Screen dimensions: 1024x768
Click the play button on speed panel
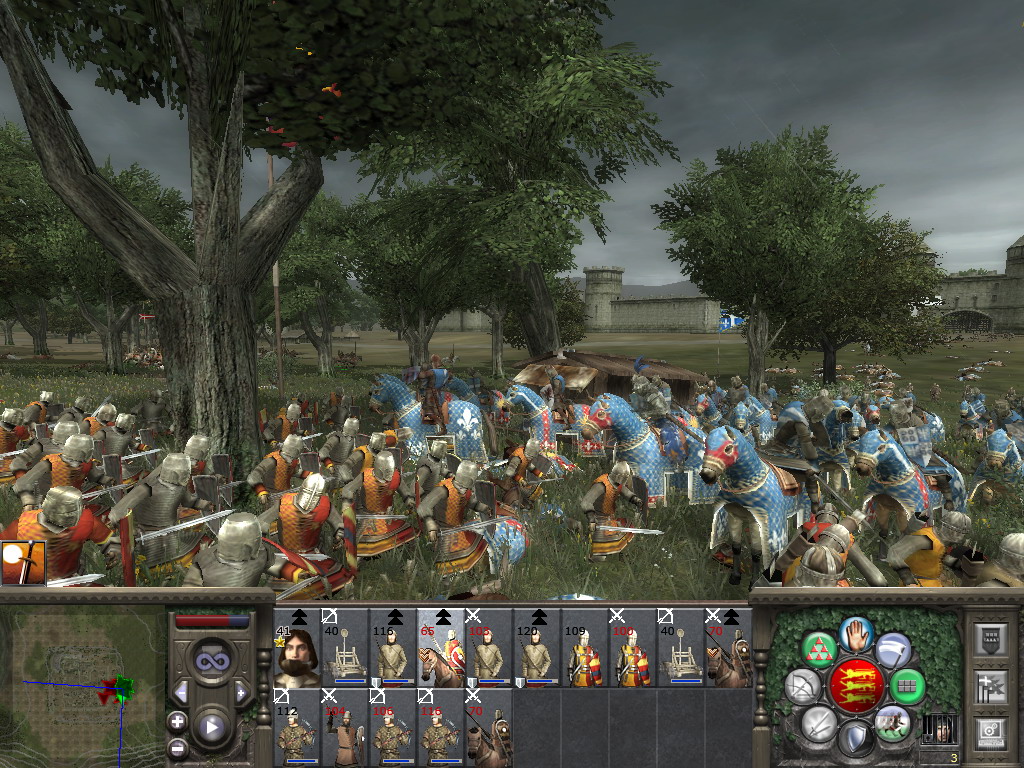point(212,728)
